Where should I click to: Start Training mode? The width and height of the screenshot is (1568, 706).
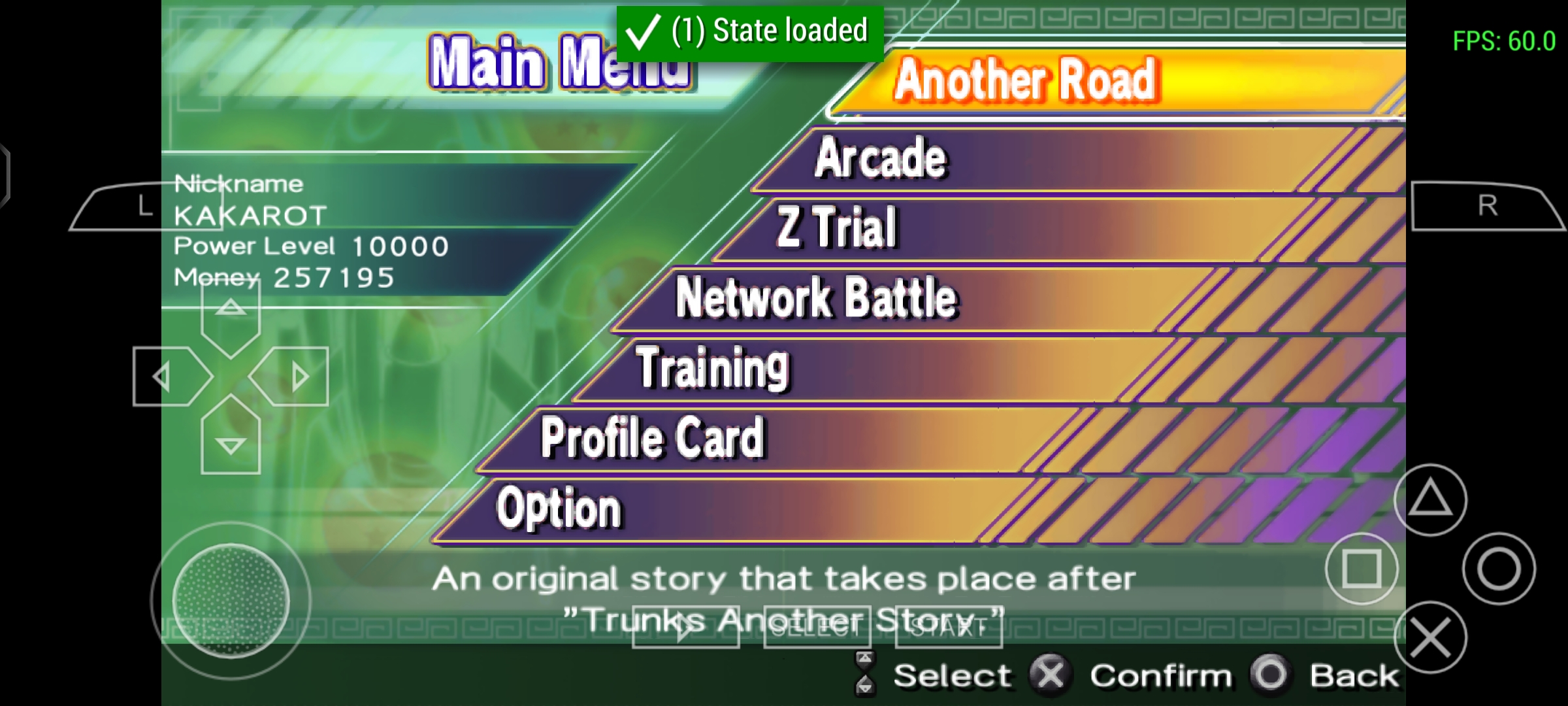coord(713,367)
